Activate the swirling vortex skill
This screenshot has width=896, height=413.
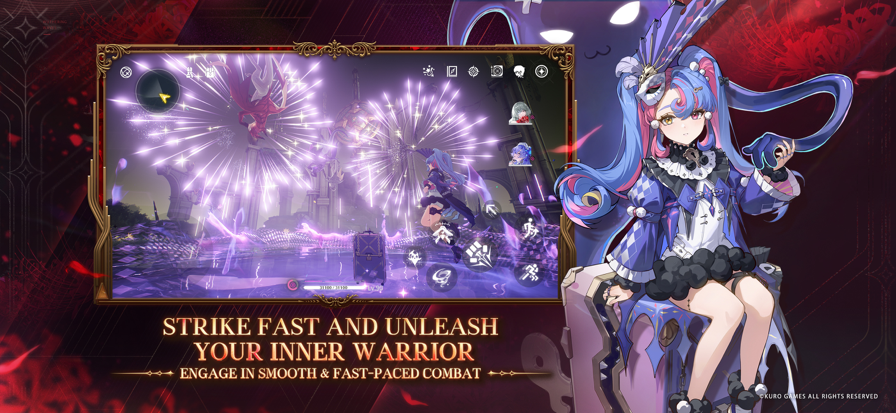click(x=442, y=277)
